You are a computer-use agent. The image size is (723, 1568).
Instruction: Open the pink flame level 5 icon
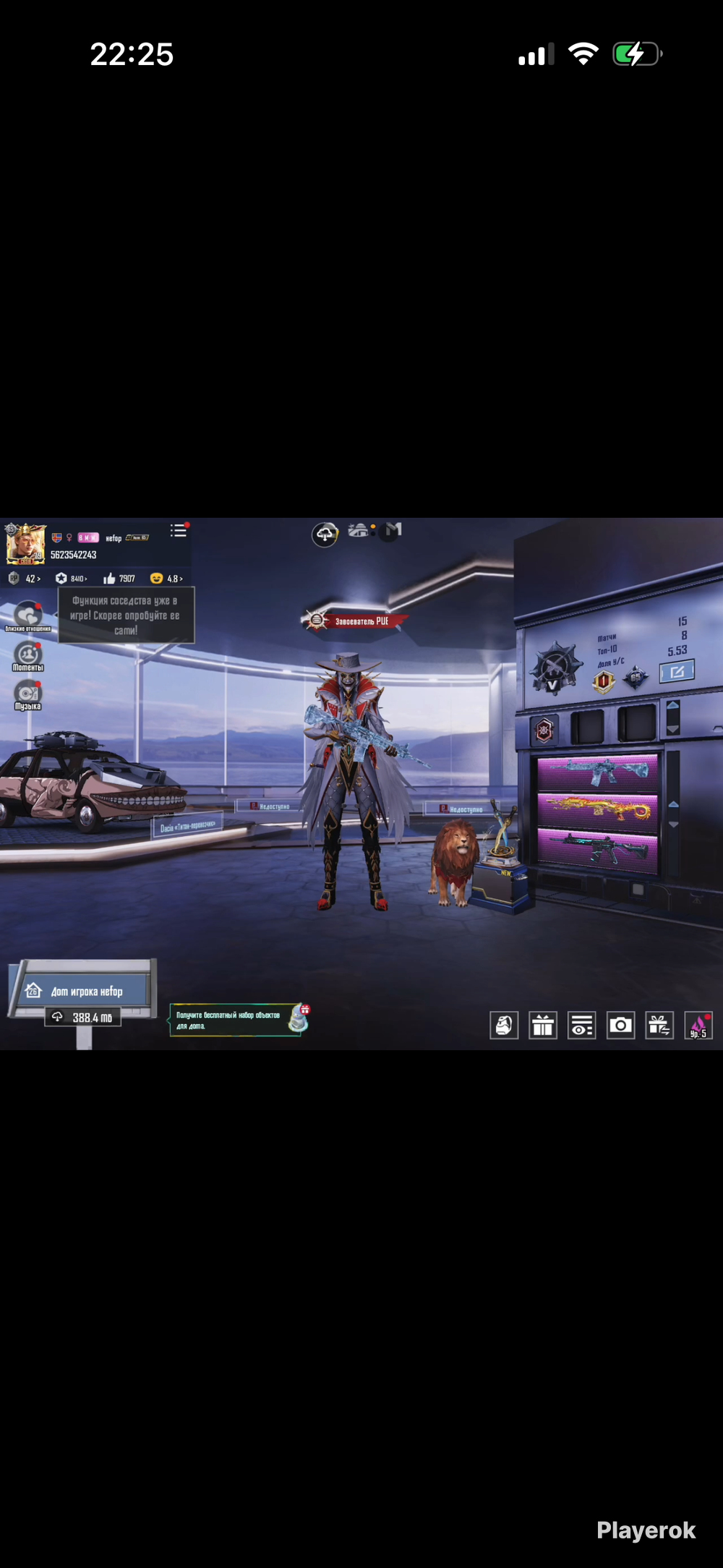698,1025
